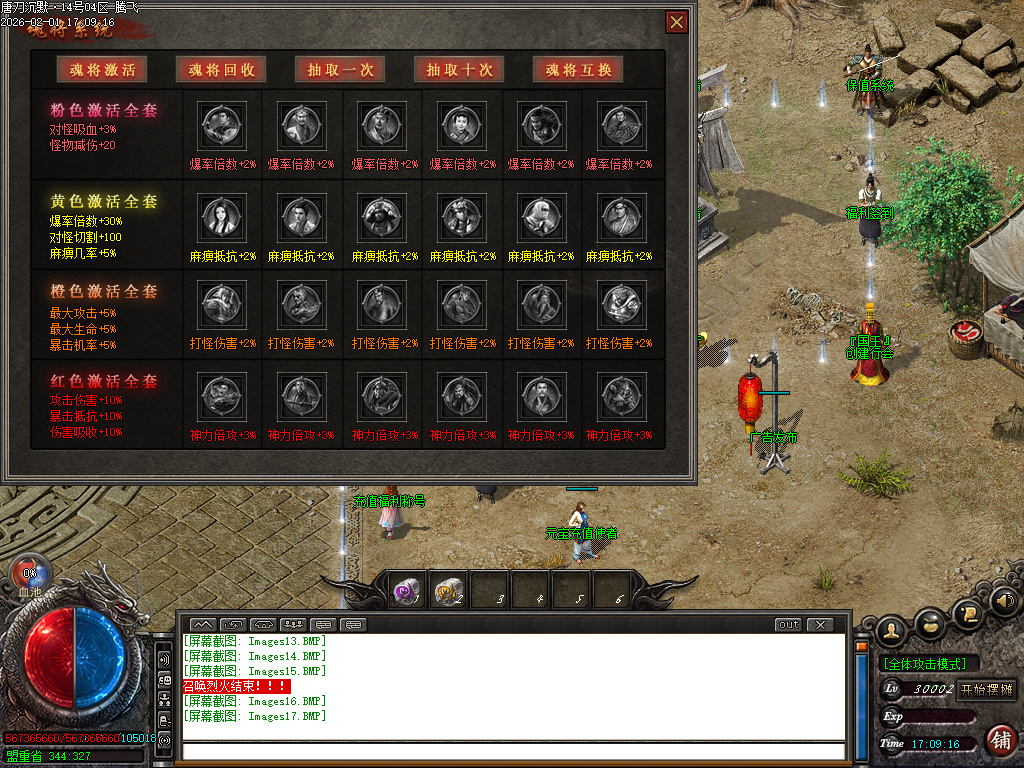The width and height of the screenshot is (1024, 768).
Task: Use the item in hotbar slot 2
Action: tap(448, 592)
